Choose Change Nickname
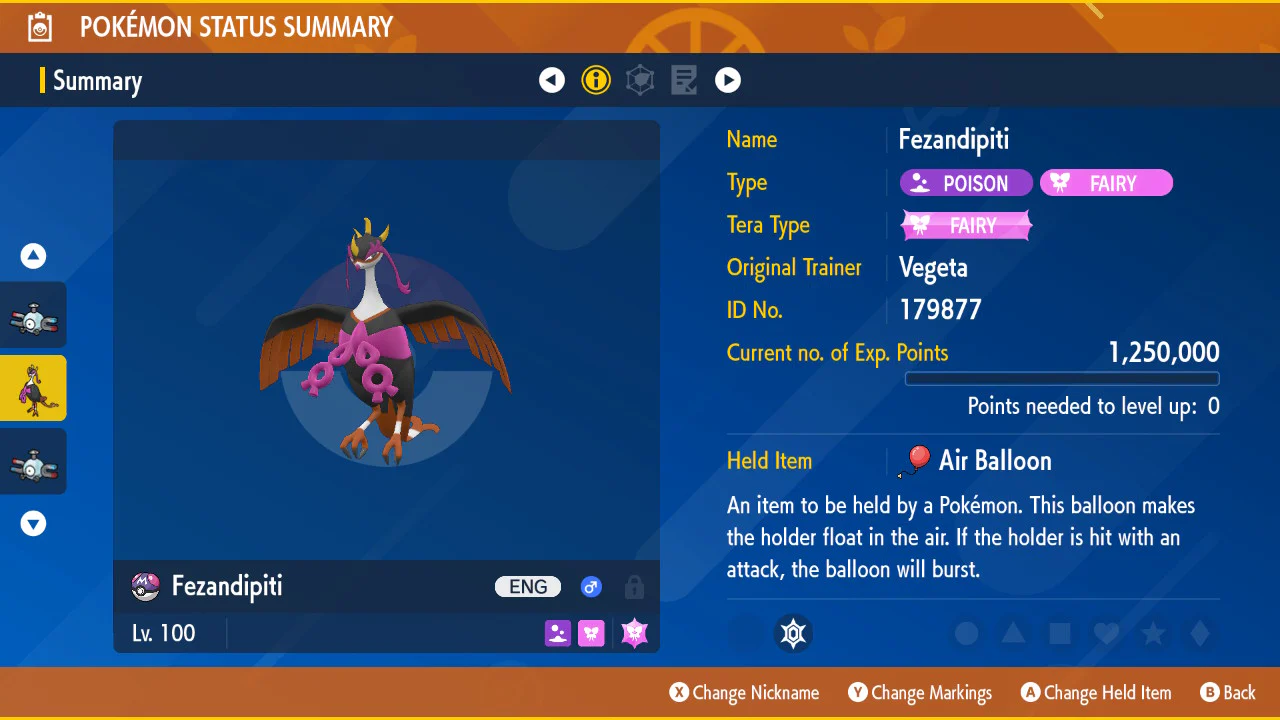Screen dimensions: 1280x720 (x=744, y=693)
